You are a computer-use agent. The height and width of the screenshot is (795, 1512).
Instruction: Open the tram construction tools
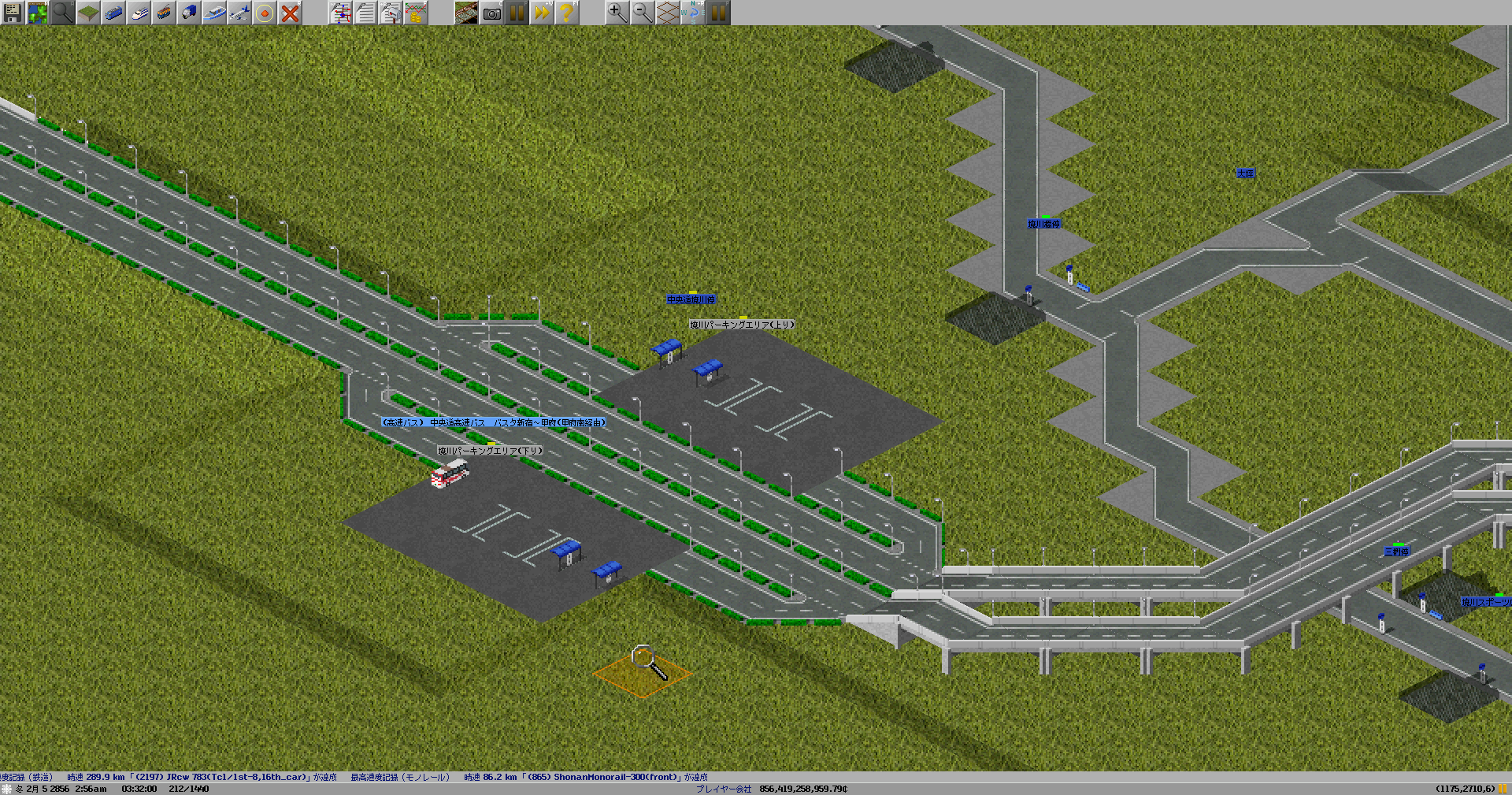[163, 13]
